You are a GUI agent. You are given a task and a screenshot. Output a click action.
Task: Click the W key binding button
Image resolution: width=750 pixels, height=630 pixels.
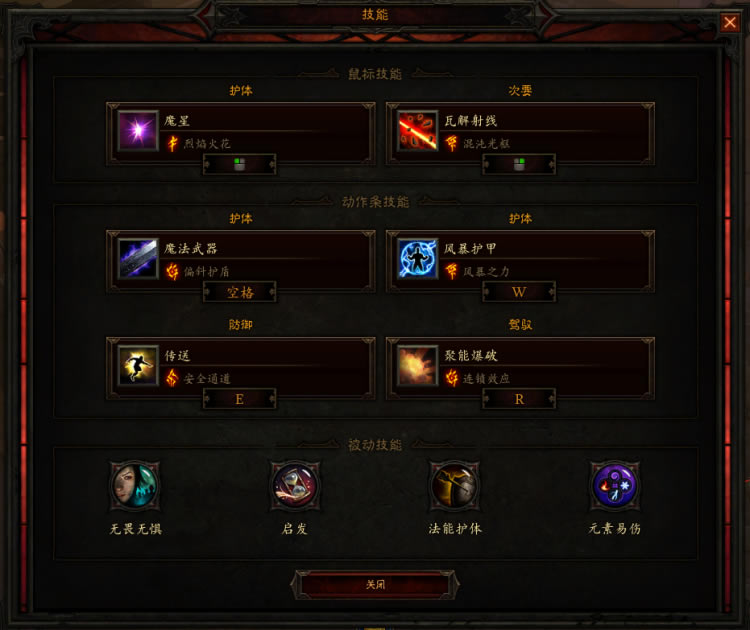[519, 292]
